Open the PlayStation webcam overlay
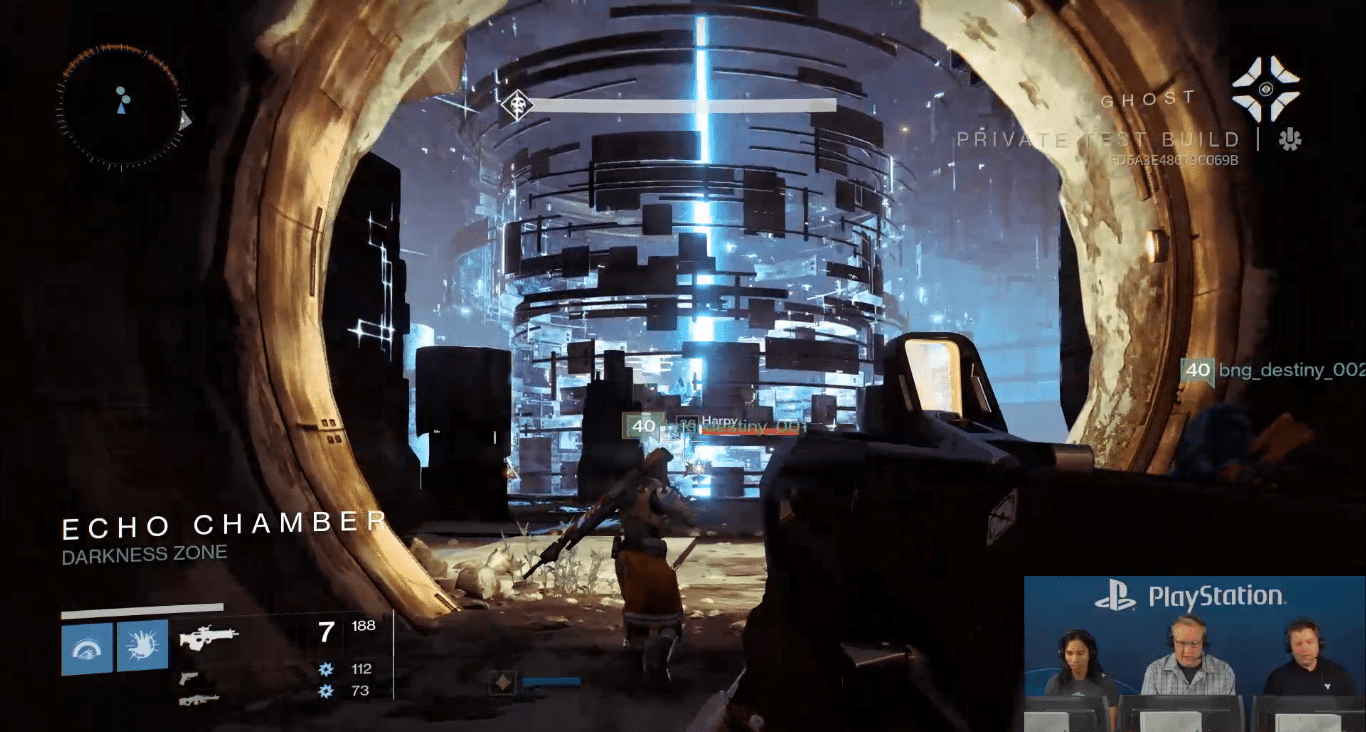Screen dimensions: 1366x732 (1194, 653)
